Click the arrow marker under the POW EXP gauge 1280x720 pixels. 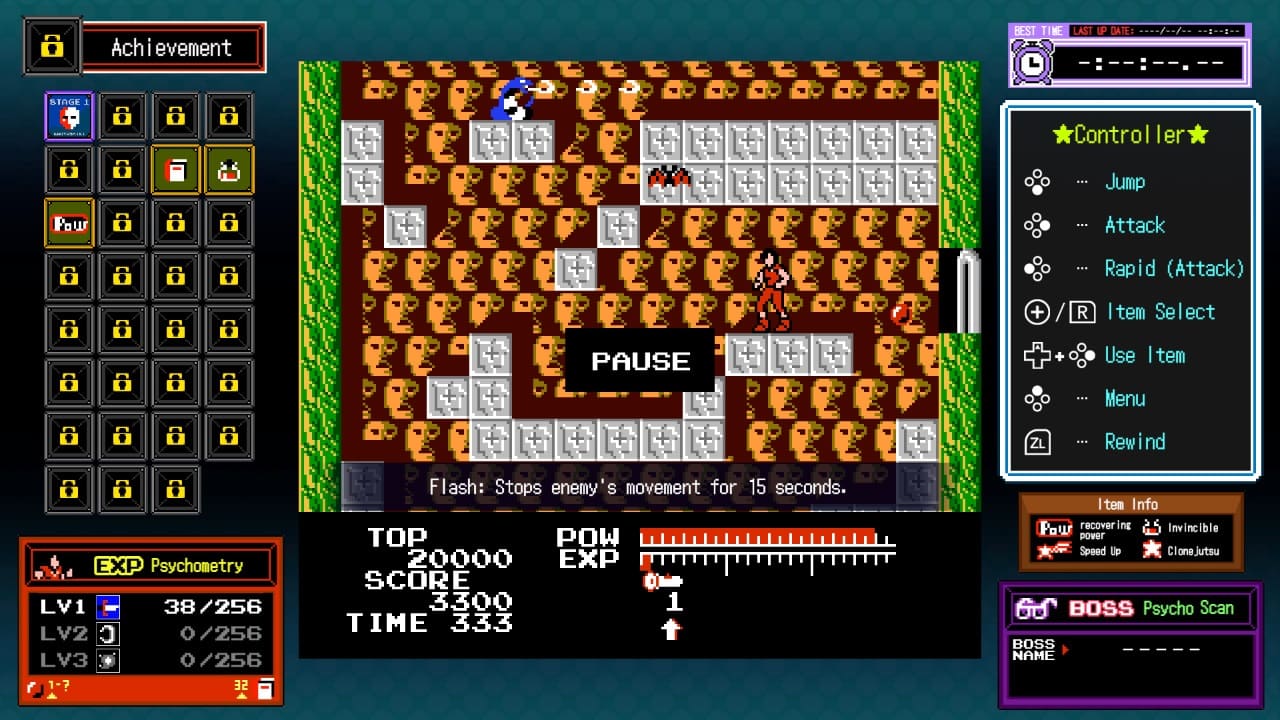click(673, 631)
